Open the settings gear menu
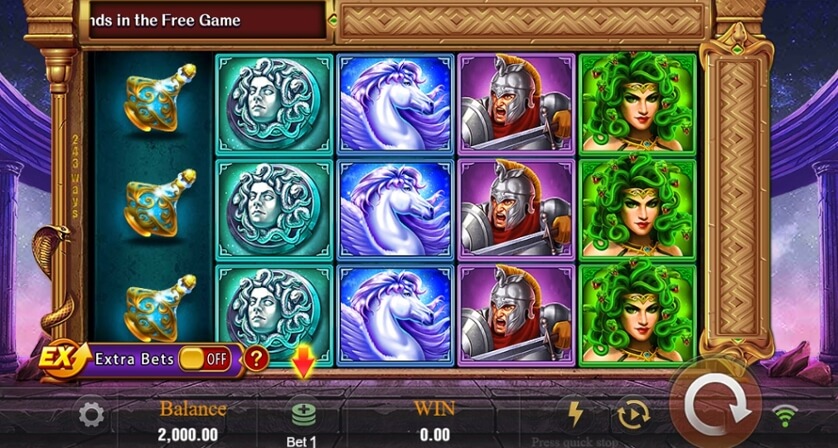 (x=91, y=414)
